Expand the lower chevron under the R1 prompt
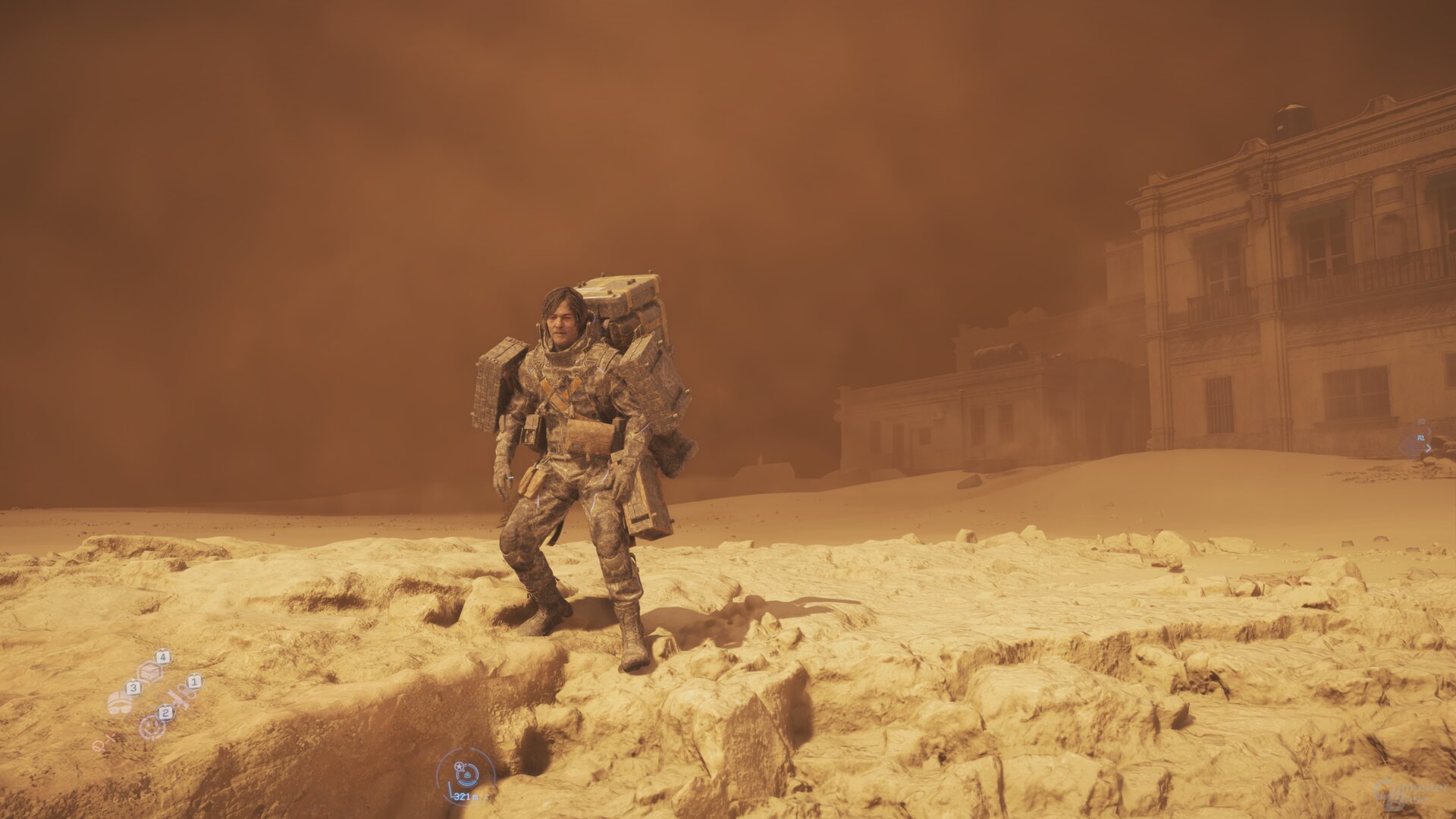This screenshot has width=1456, height=819. tap(1429, 448)
